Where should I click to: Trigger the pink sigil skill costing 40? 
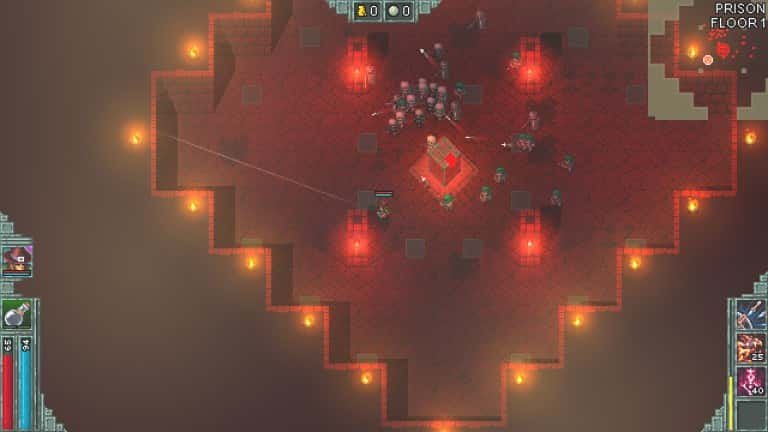[x=750, y=381]
